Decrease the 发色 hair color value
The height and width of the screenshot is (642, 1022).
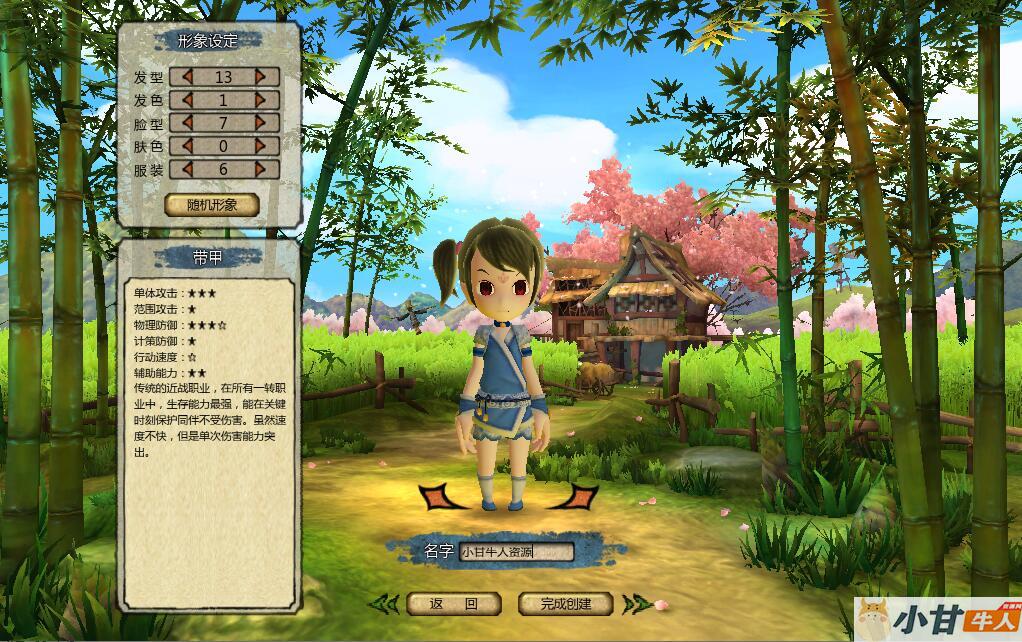coord(186,100)
